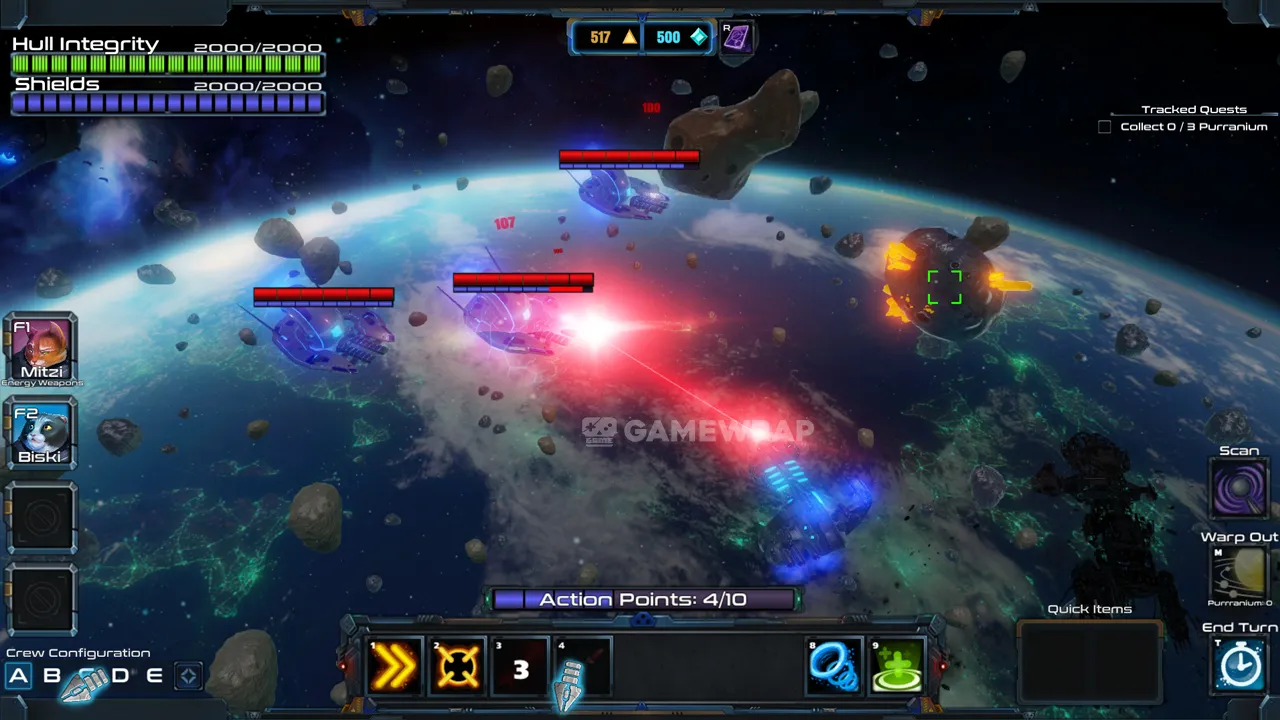Toggle the Collect Purranium quest checkbox

1104,127
